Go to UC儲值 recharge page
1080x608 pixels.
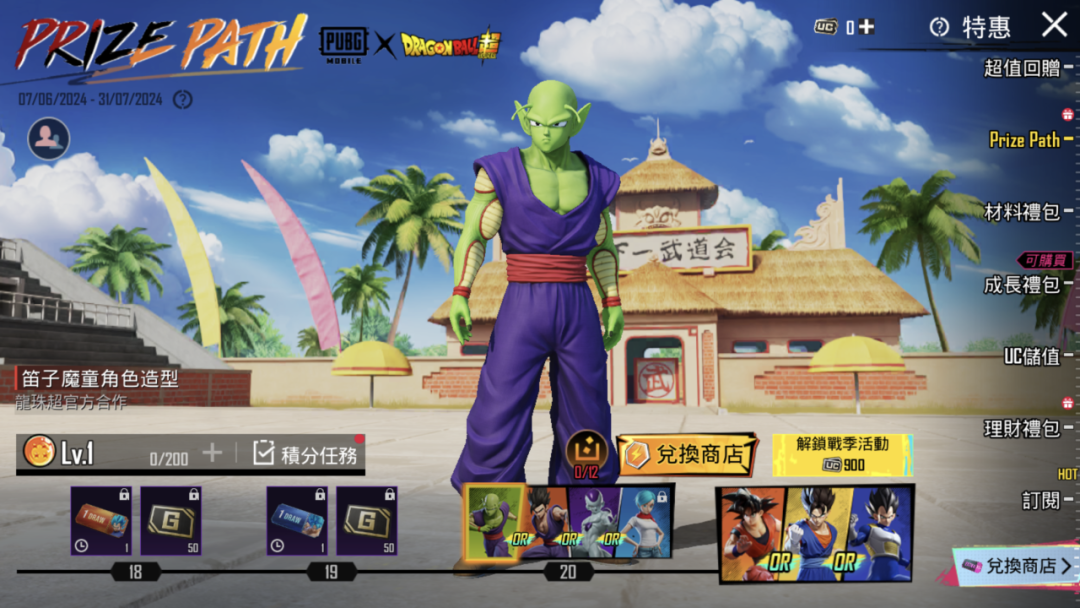pos(1031,356)
